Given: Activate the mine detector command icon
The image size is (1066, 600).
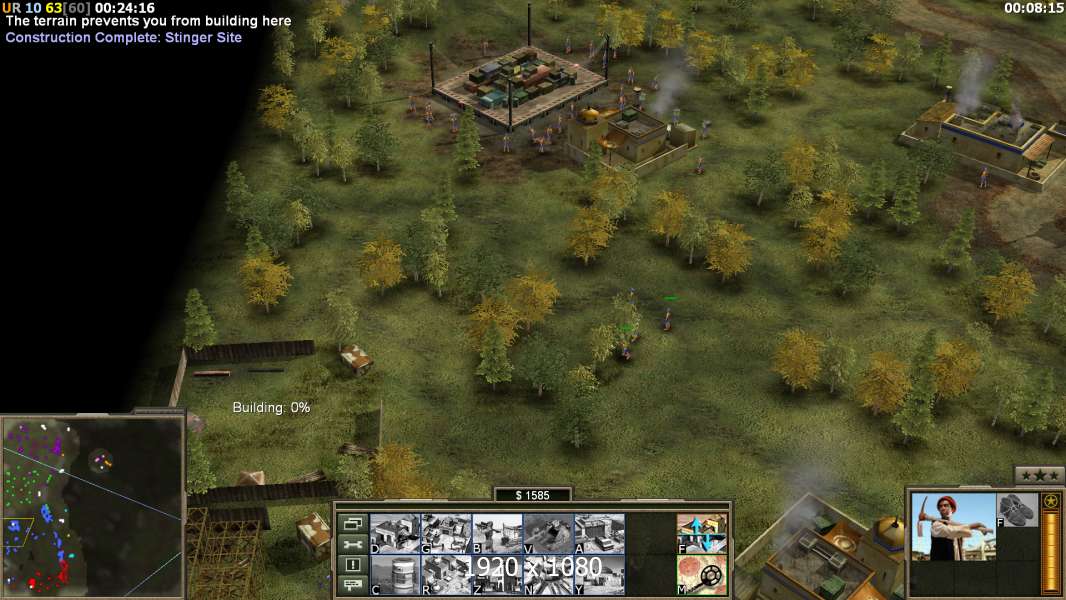Looking at the screenshot, I should tap(701, 574).
